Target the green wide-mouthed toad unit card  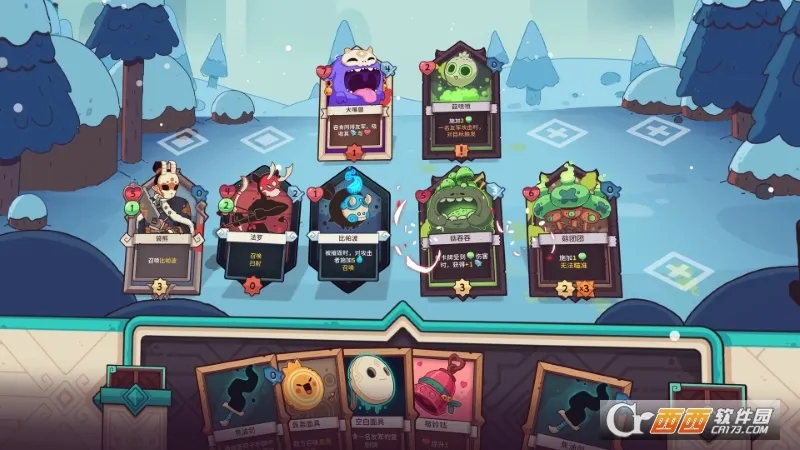coord(459,232)
